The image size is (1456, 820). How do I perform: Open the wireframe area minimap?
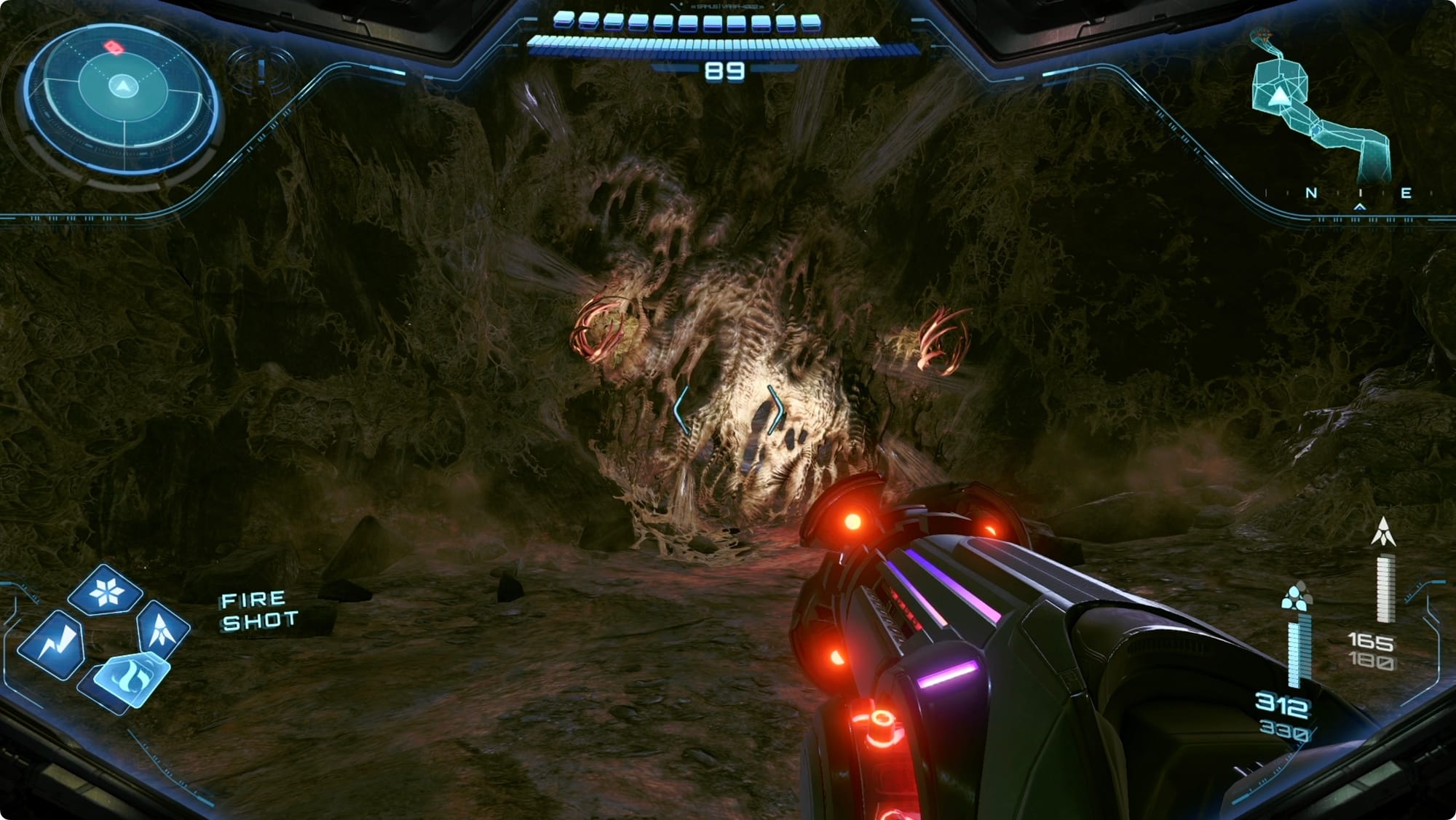pos(1319,109)
